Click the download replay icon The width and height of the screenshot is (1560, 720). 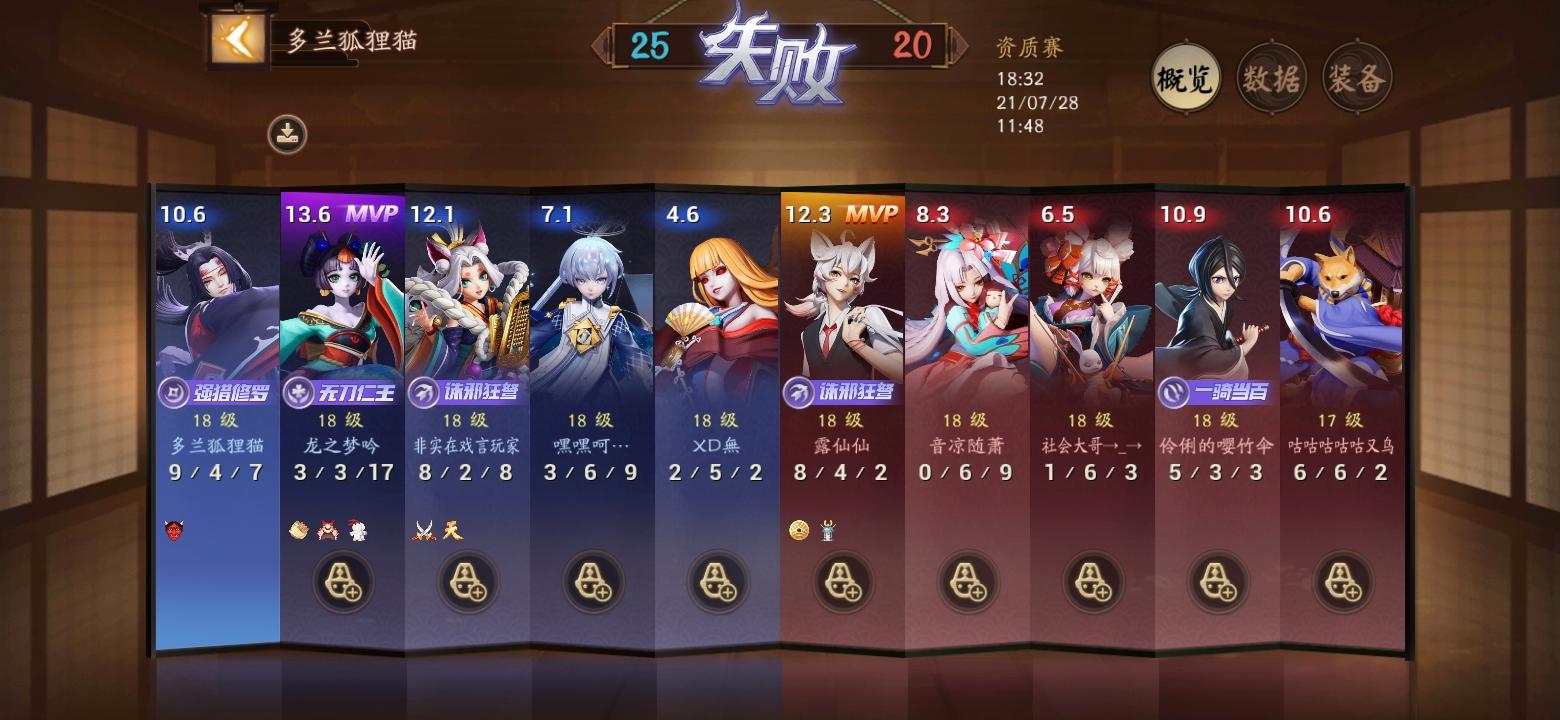point(288,134)
